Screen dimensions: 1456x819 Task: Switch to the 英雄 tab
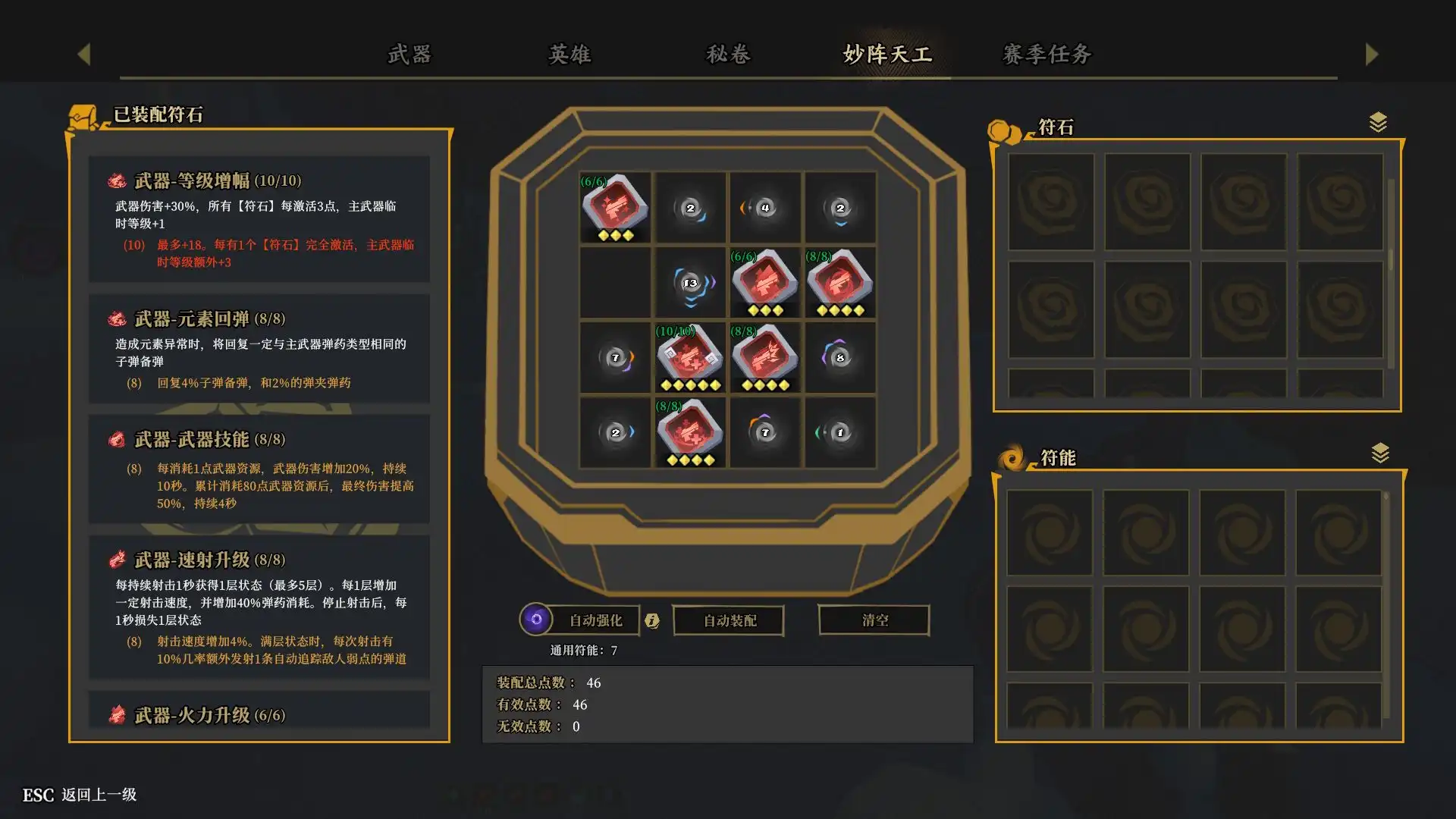(x=569, y=55)
